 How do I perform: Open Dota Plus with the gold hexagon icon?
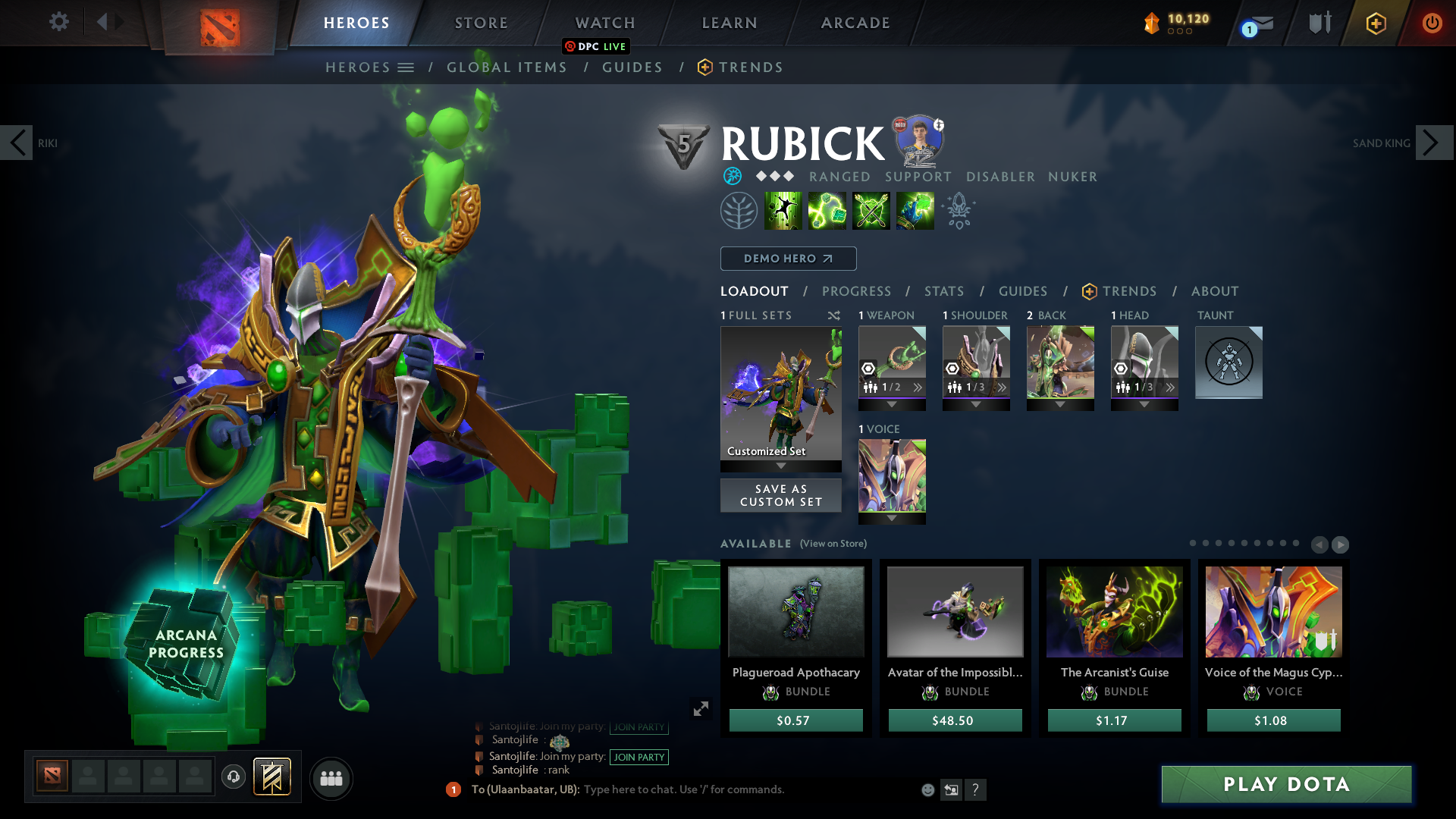click(1375, 23)
